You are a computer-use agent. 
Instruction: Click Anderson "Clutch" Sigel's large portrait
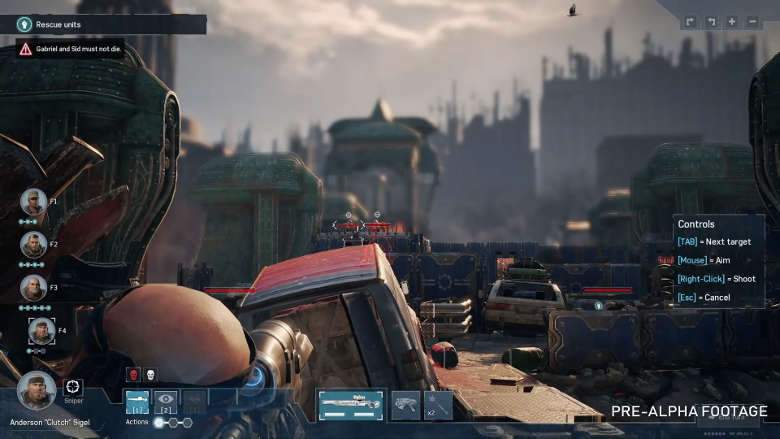(37, 391)
